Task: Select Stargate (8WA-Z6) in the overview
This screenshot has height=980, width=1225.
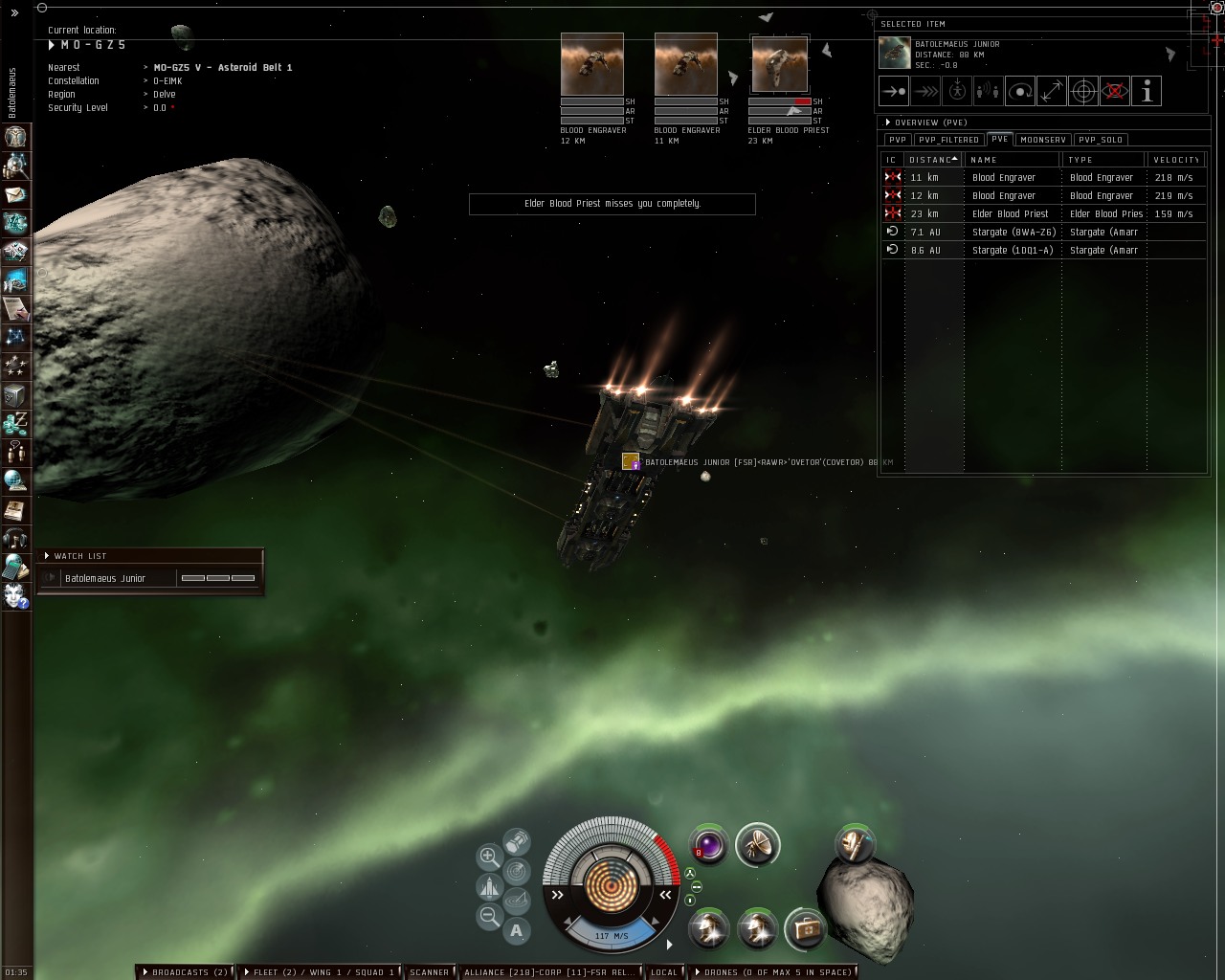Action: (x=1013, y=232)
